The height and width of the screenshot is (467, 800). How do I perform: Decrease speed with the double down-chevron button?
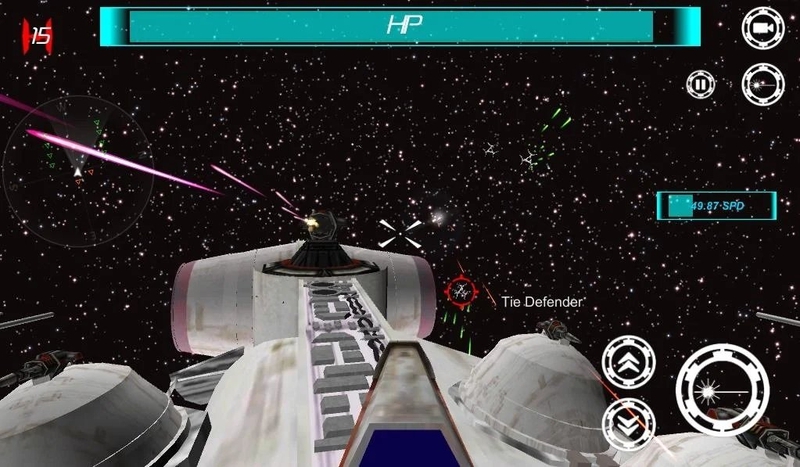tap(628, 423)
